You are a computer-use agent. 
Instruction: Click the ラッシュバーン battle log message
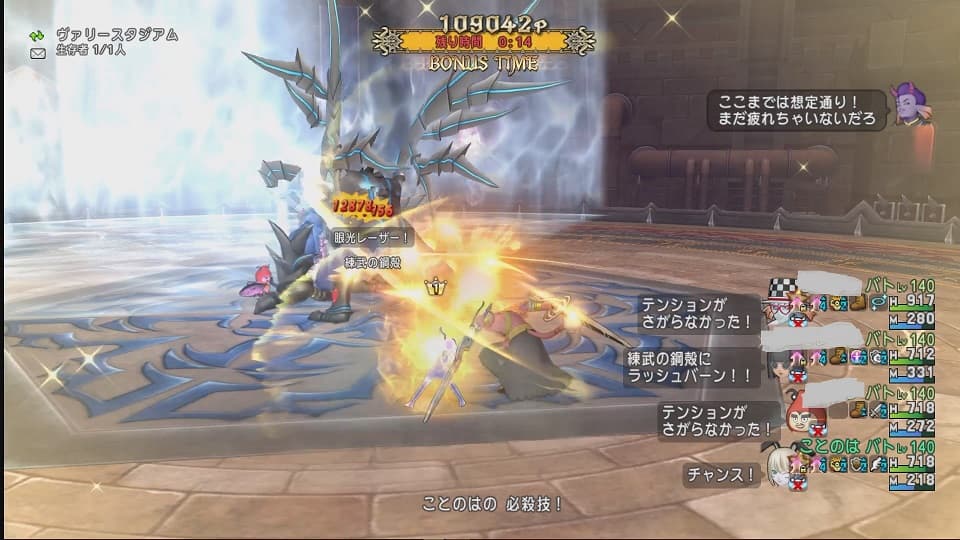690,367
